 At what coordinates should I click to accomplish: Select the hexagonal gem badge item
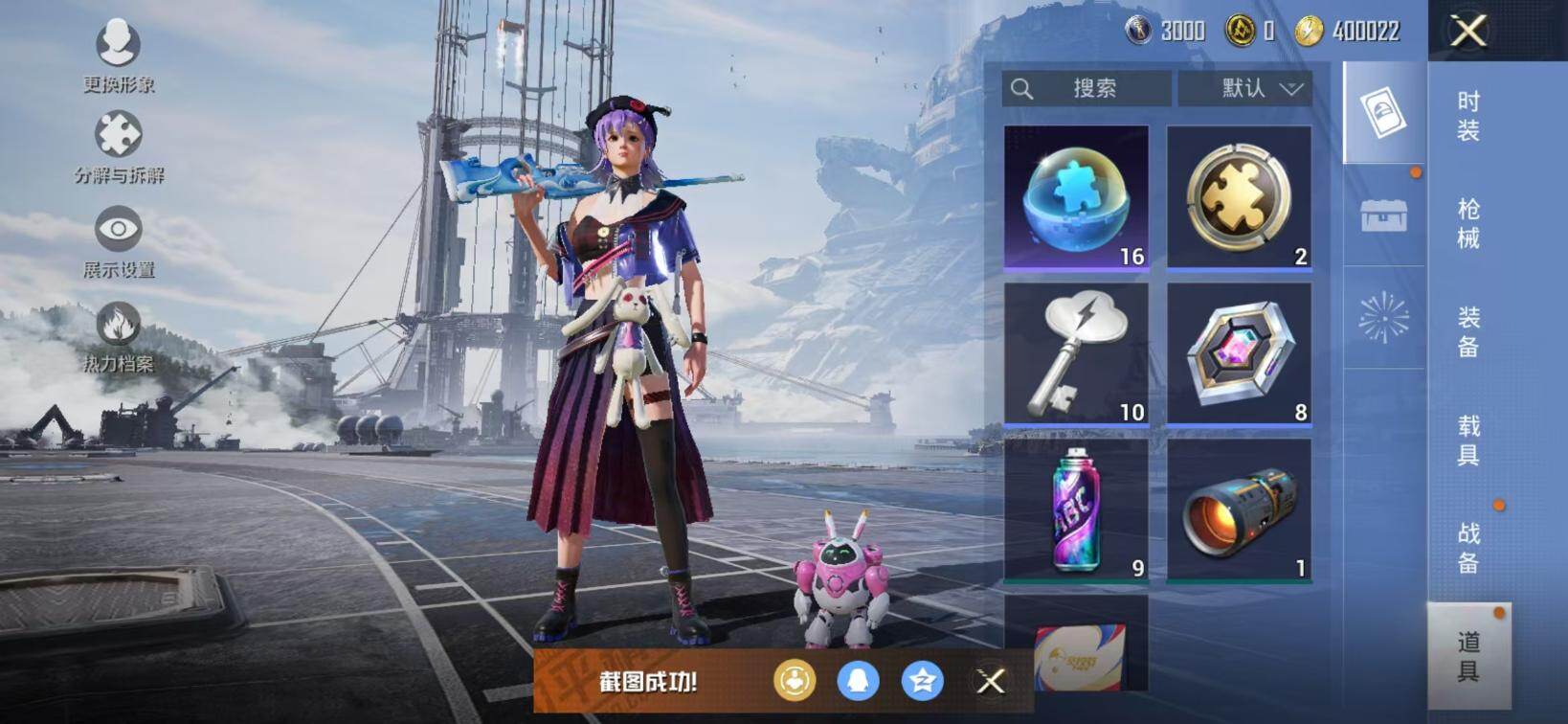pos(1239,354)
